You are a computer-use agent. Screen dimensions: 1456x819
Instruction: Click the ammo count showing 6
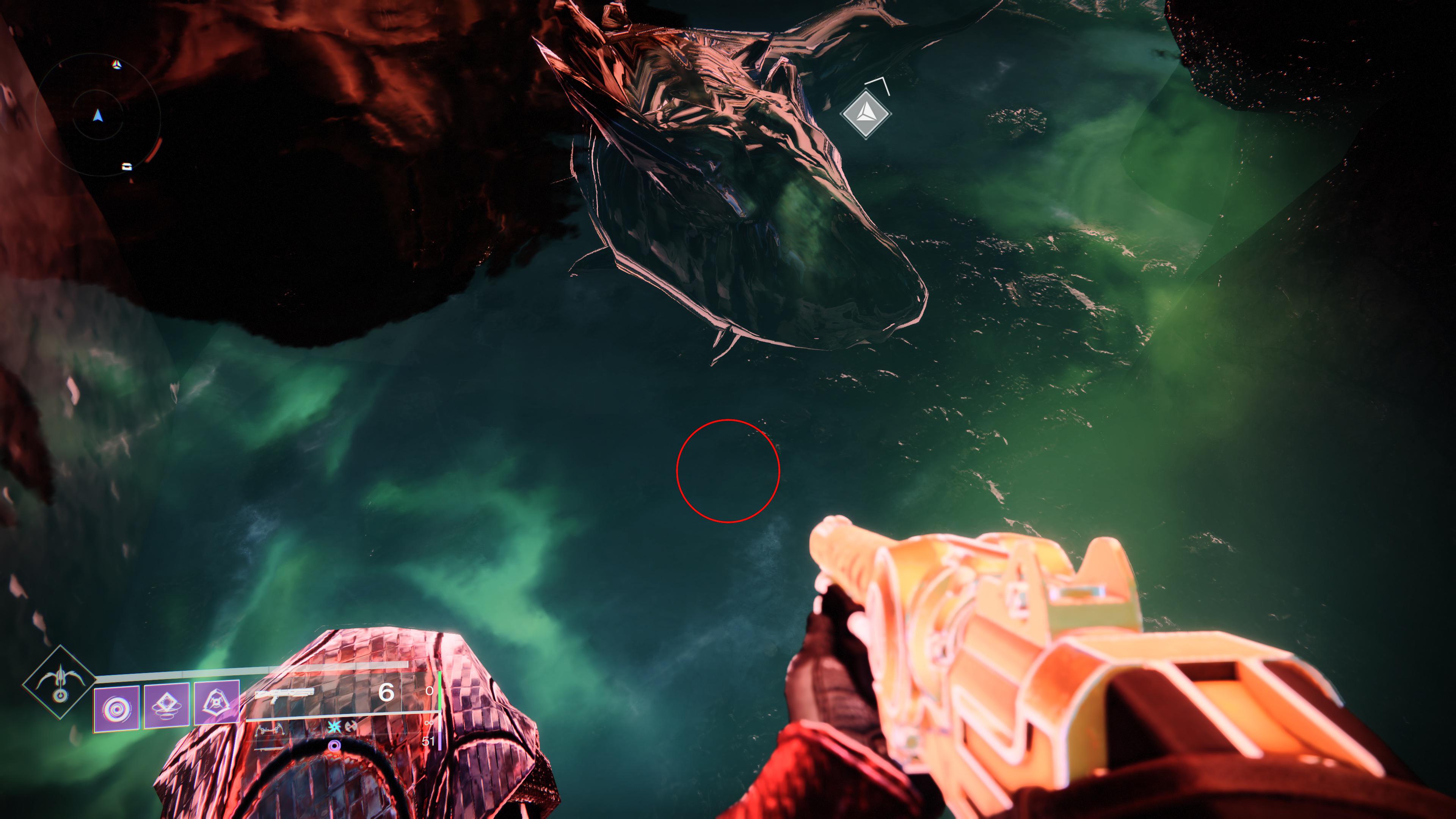[x=387, y=693]
